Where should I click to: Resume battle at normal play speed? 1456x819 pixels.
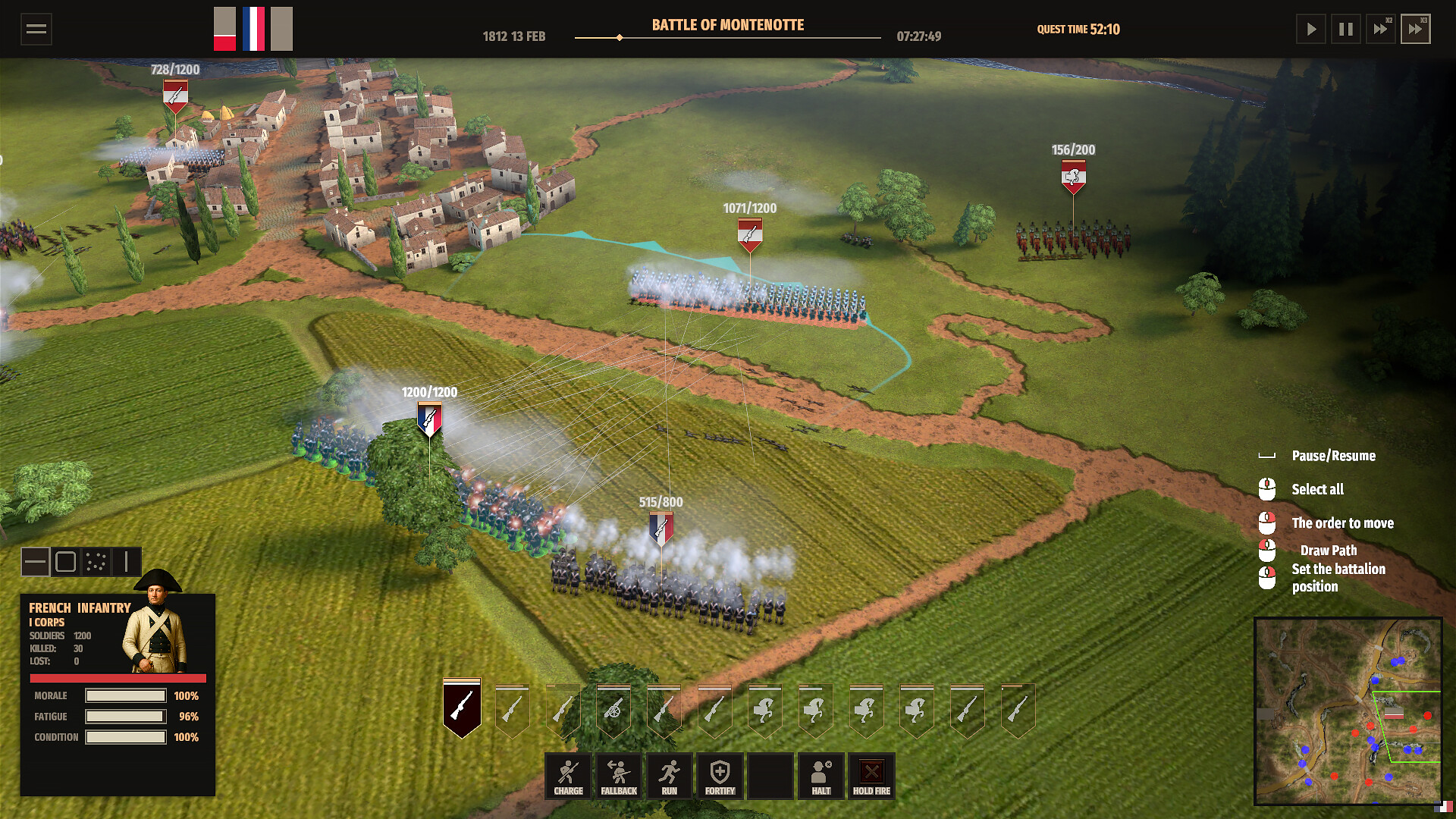[x=1310, y=30]
